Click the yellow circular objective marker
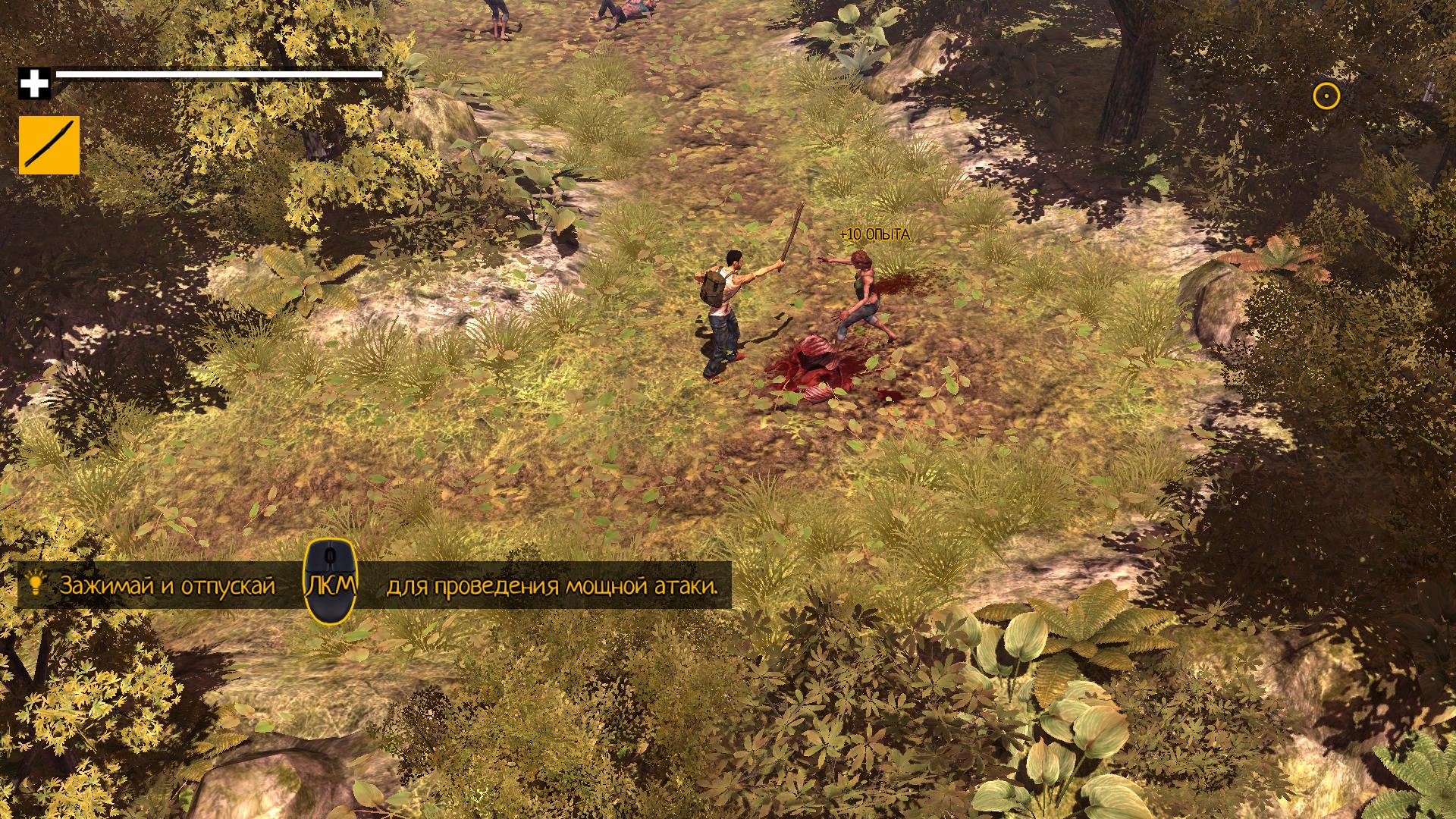This screenshot has width=1456, height=819. (x=1326, y=96)
